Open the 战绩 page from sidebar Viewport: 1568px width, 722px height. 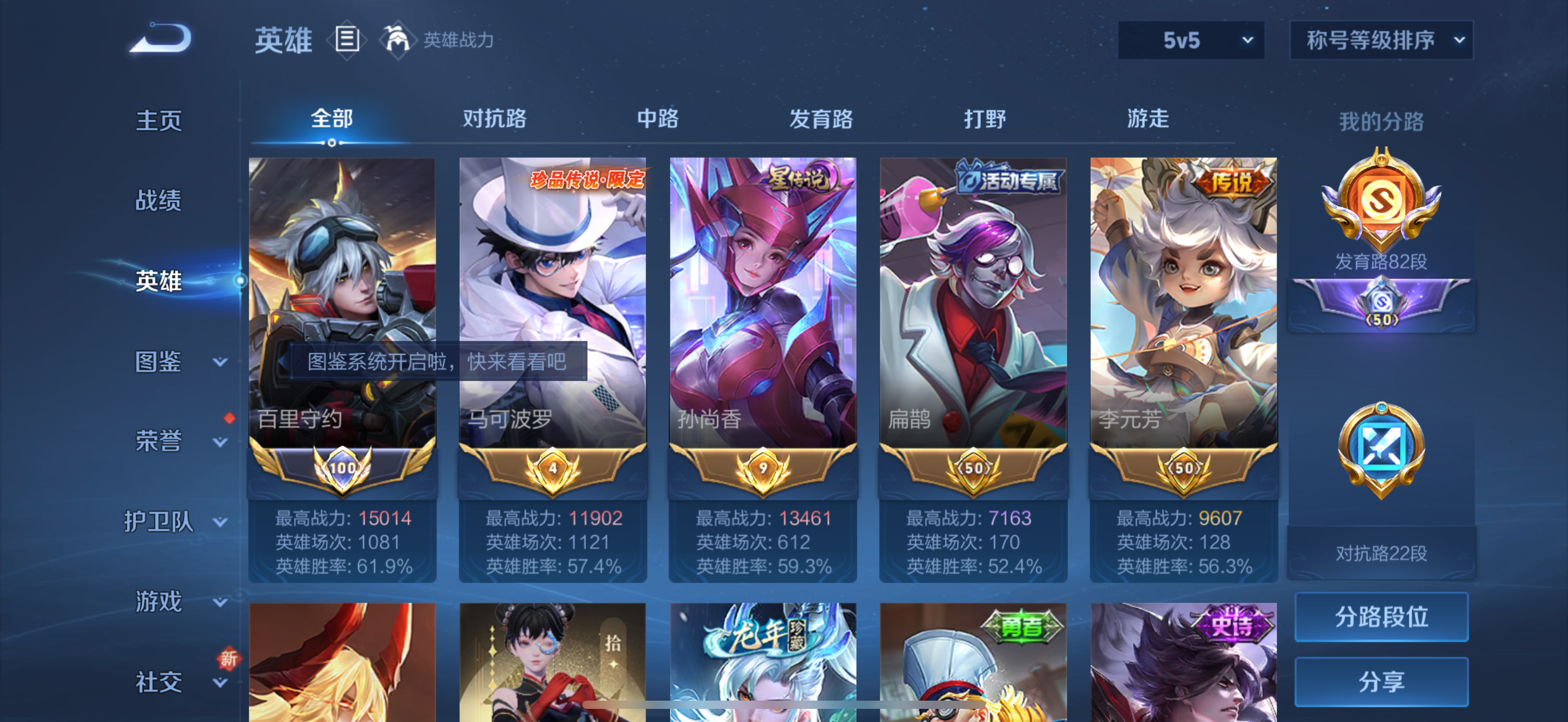(160, 201)
